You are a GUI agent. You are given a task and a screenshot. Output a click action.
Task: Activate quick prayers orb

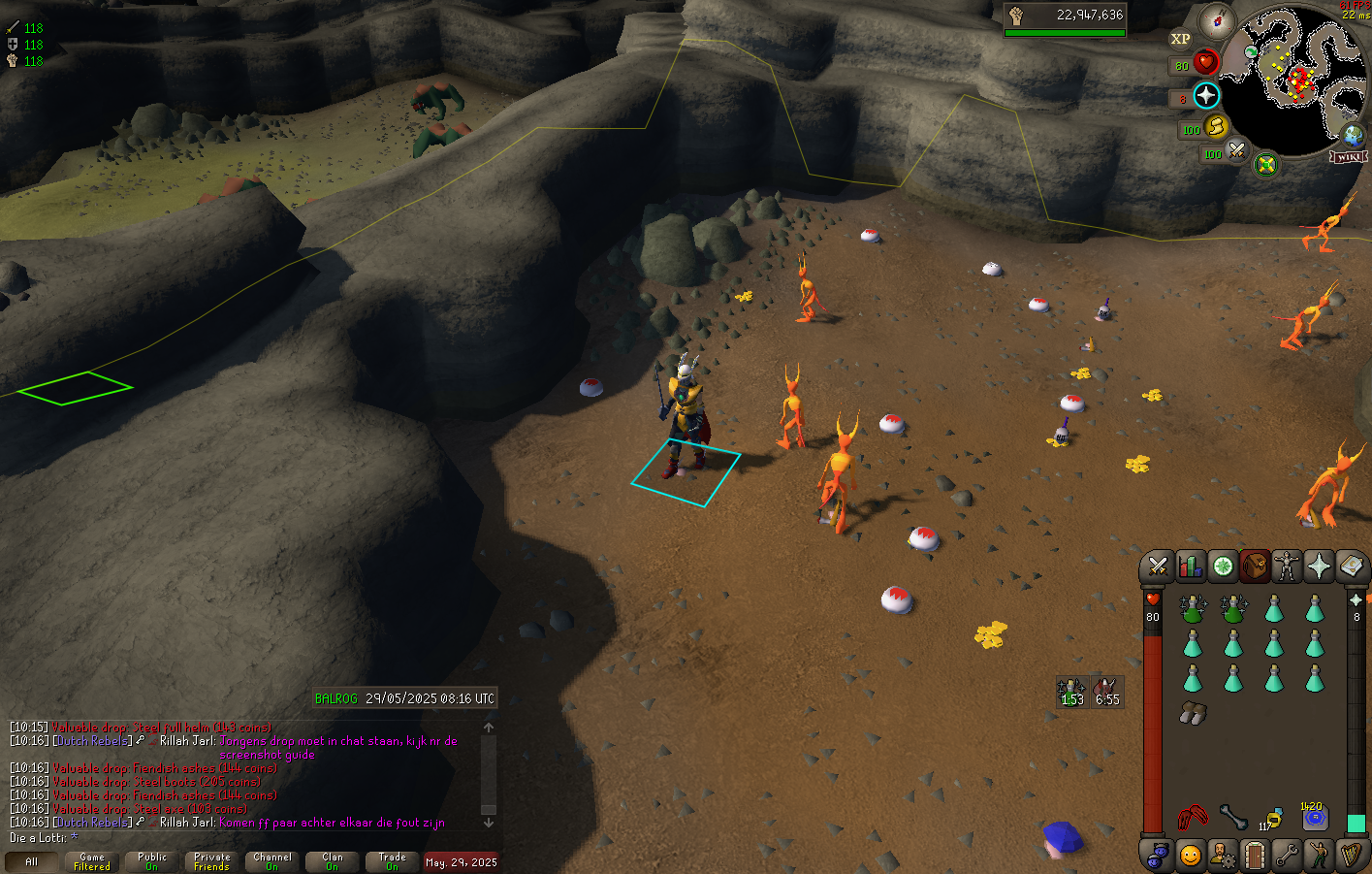click(1206, 96)
